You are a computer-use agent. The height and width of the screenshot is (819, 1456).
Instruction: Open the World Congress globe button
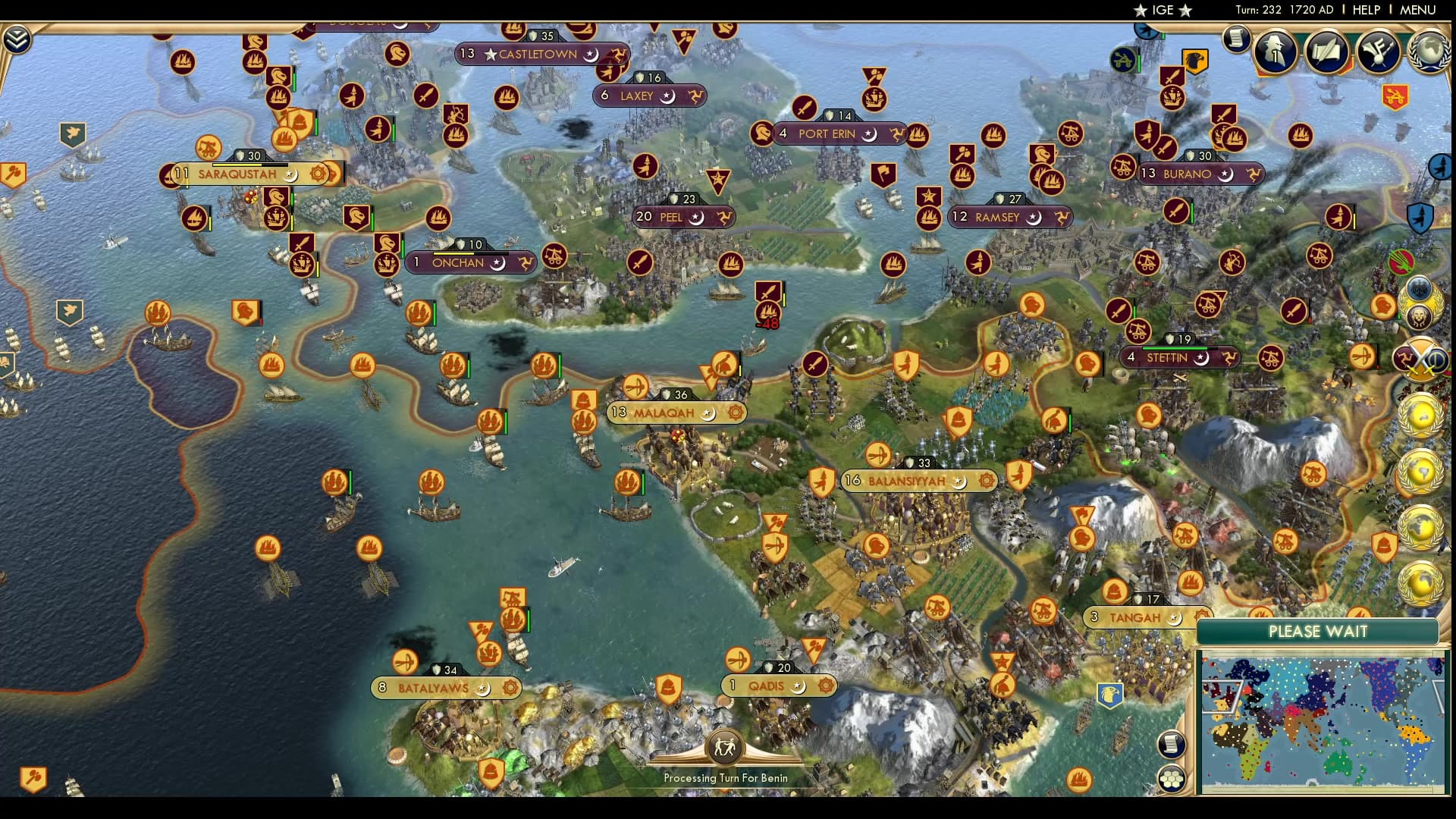1429,51
